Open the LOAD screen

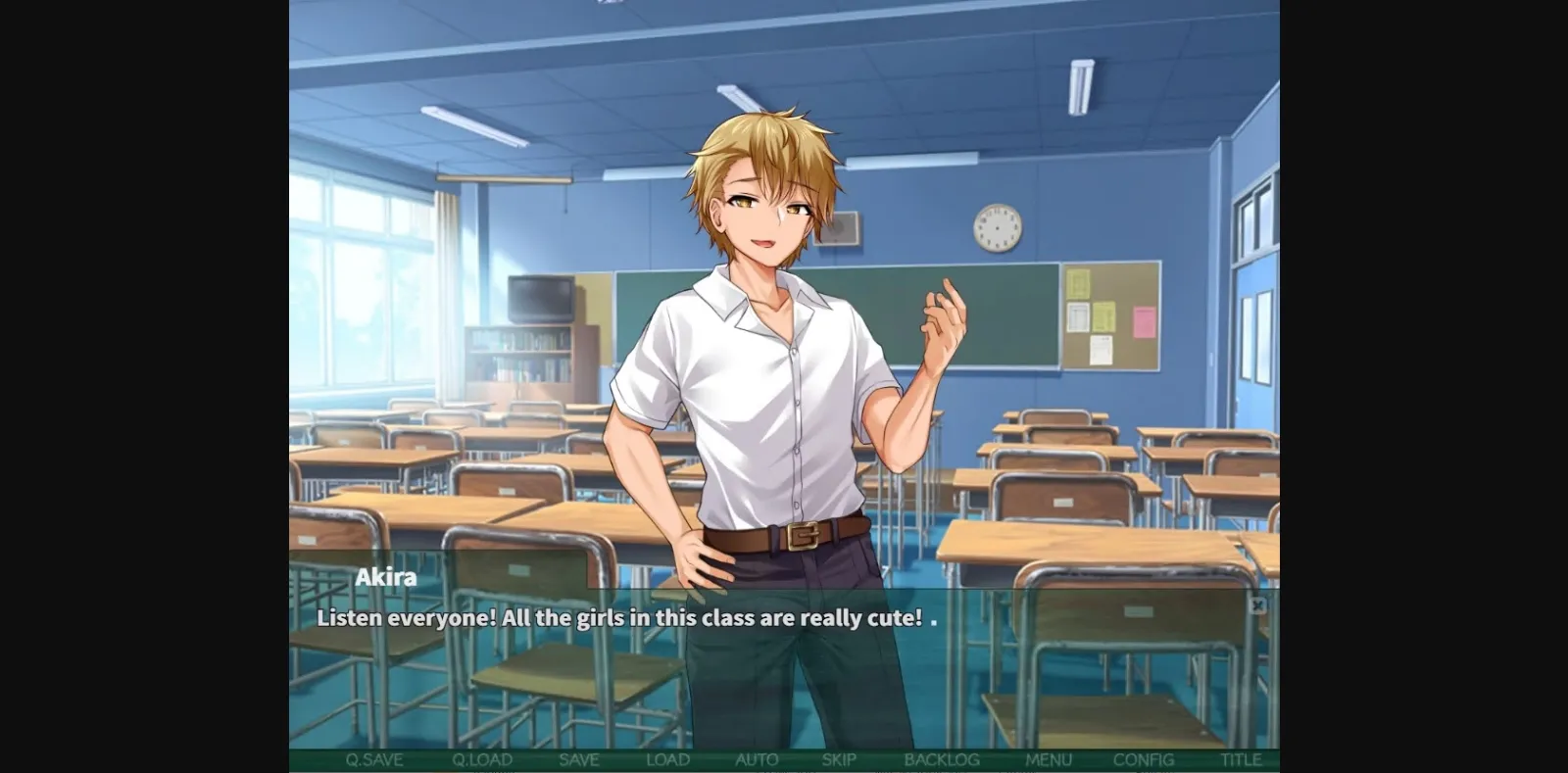tap(668, 759)
